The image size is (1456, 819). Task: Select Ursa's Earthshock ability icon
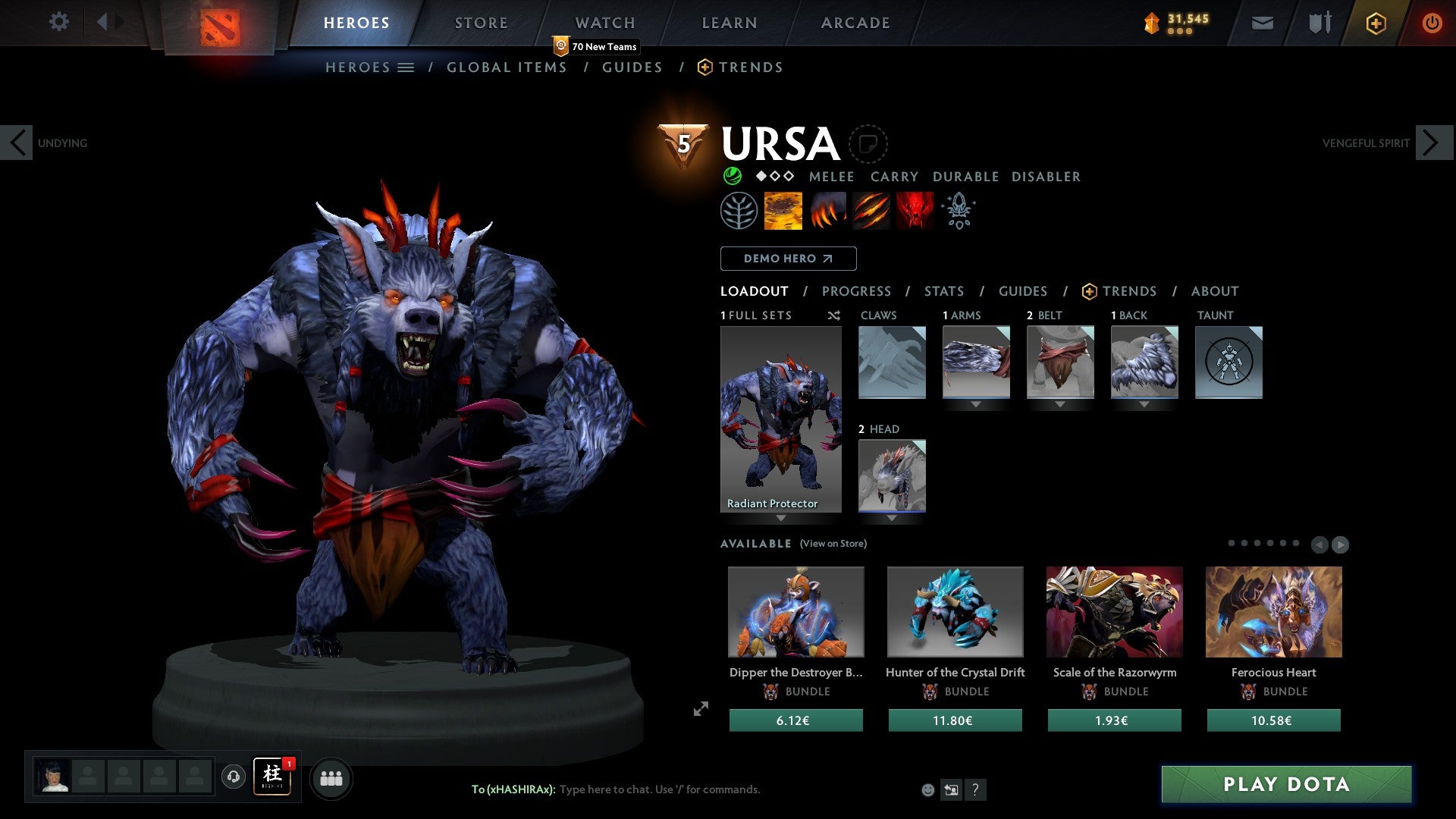(x=783, y=211)
